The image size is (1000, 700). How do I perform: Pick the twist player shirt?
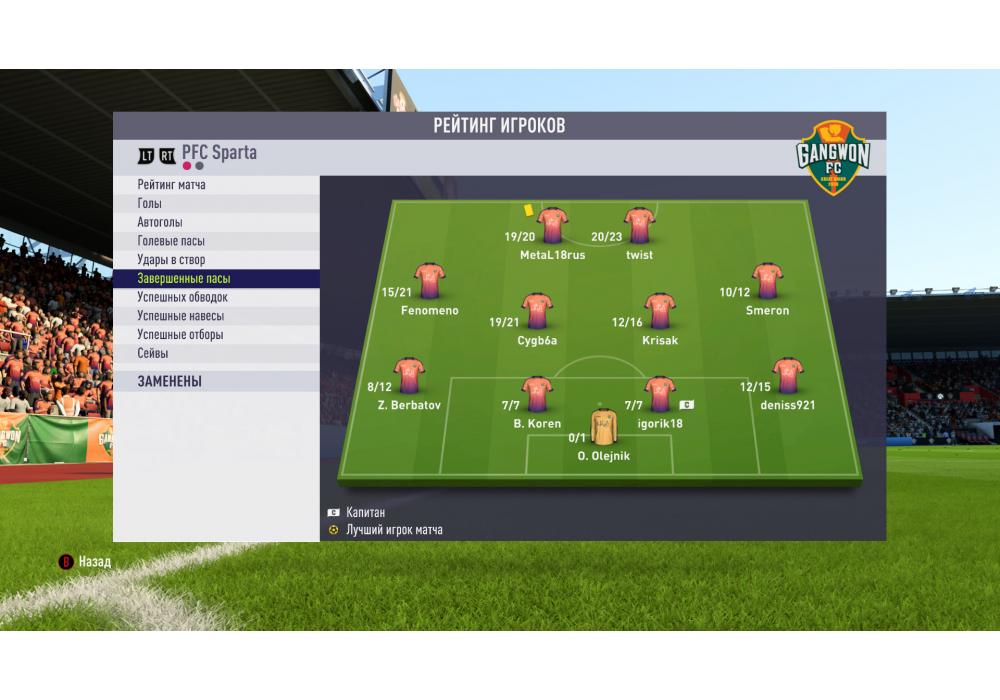639,226
